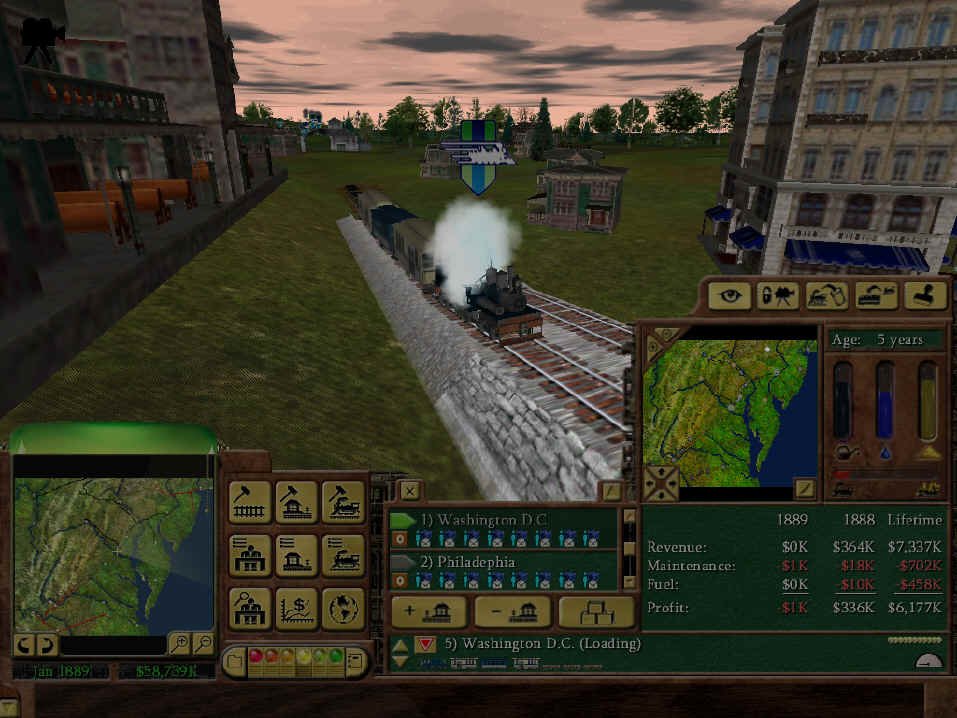The width and height of the screenshot is (957, 718).
Task: Open the stock market chart button
Action: tap(297, 608)
